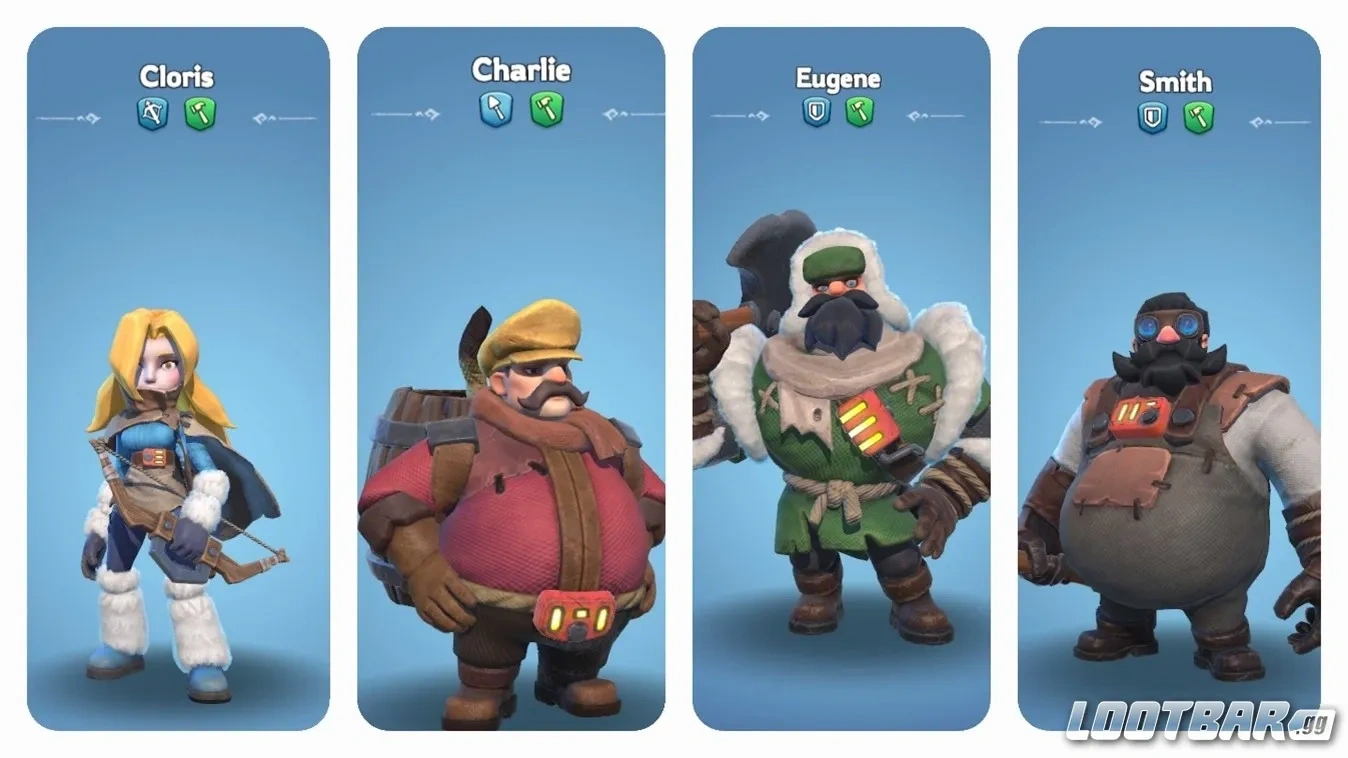Viewport: 1348px width, 758px height.
Task: Select the Eugene hero card
Action: pos(841,380)
